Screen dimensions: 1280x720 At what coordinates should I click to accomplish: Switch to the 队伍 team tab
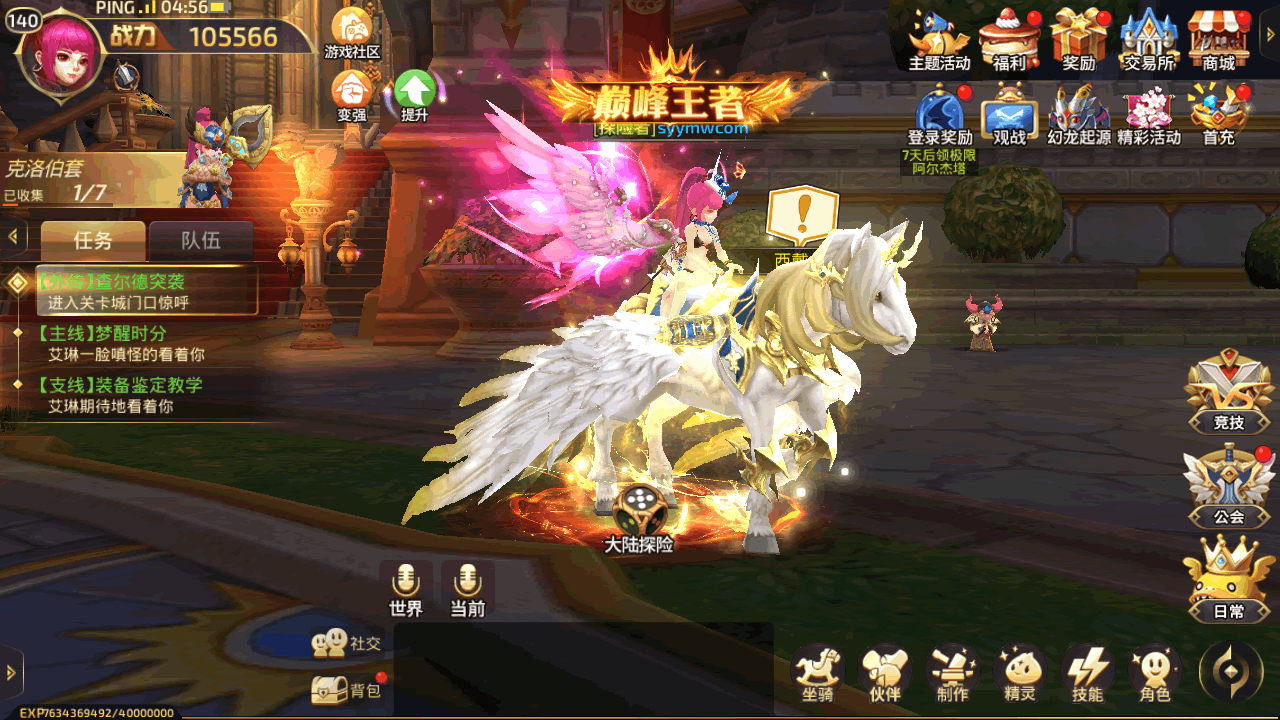point(201,241)
